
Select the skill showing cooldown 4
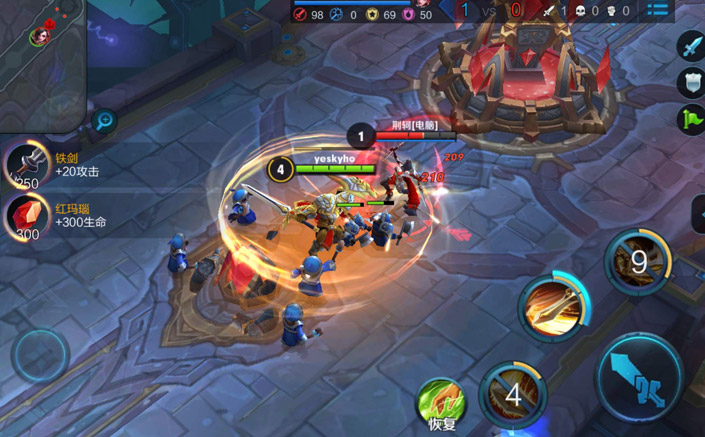[512, 393]
